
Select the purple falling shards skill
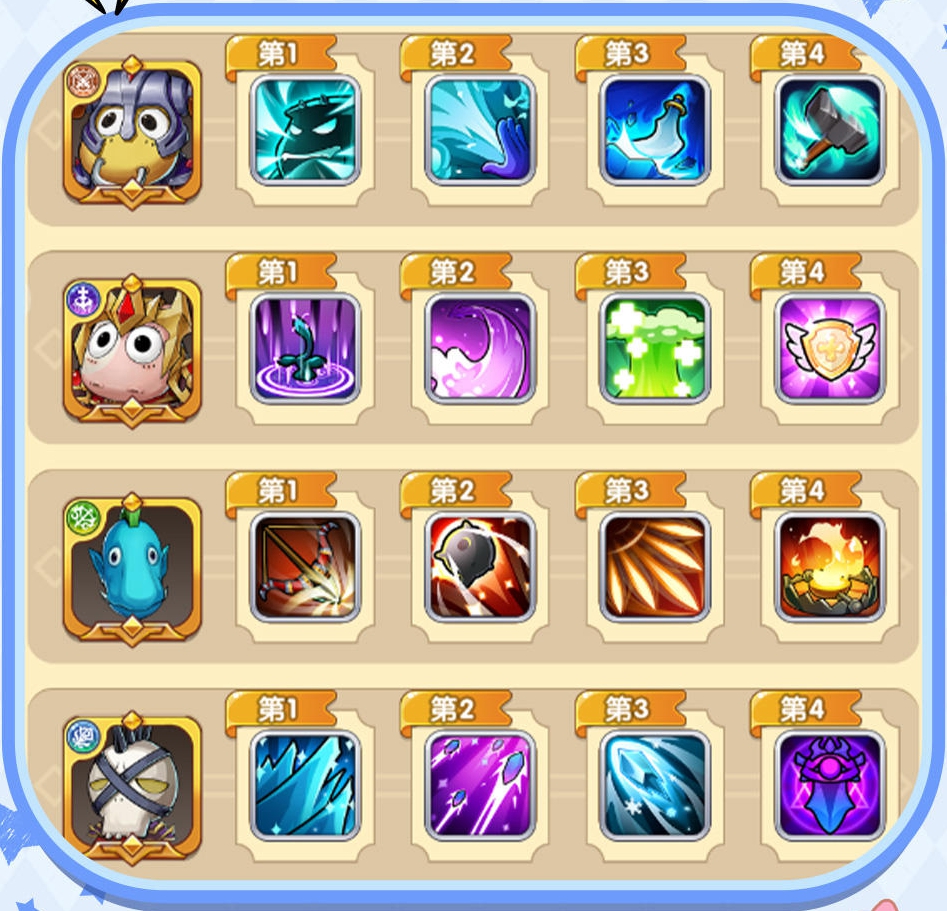480,785
